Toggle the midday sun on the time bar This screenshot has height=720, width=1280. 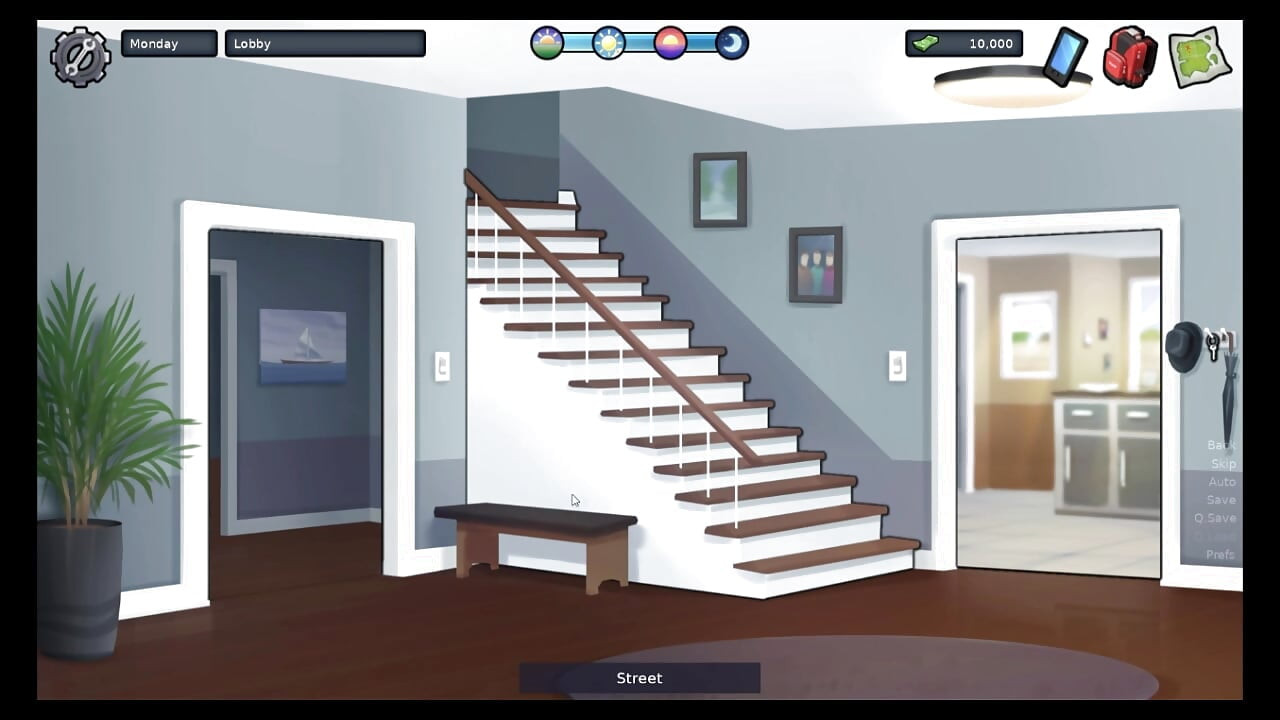pyautogui.click(x=608, y=43)
